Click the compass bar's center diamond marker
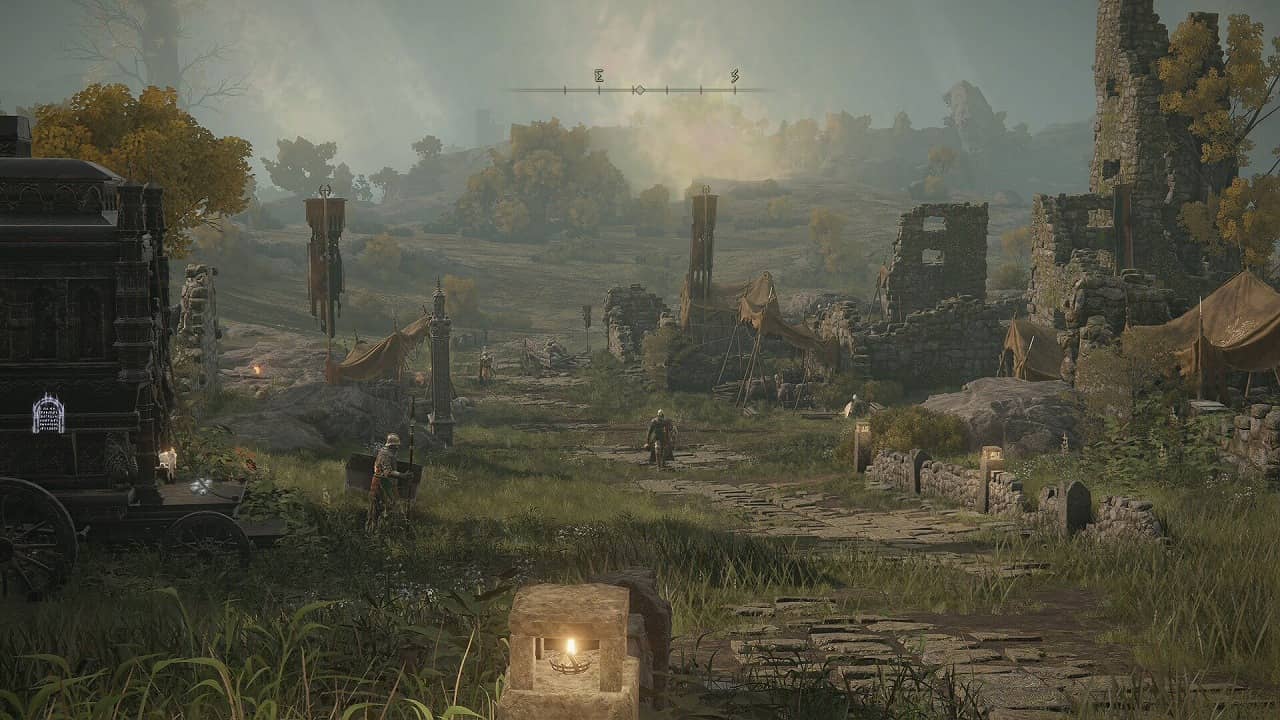 point(638,90)
